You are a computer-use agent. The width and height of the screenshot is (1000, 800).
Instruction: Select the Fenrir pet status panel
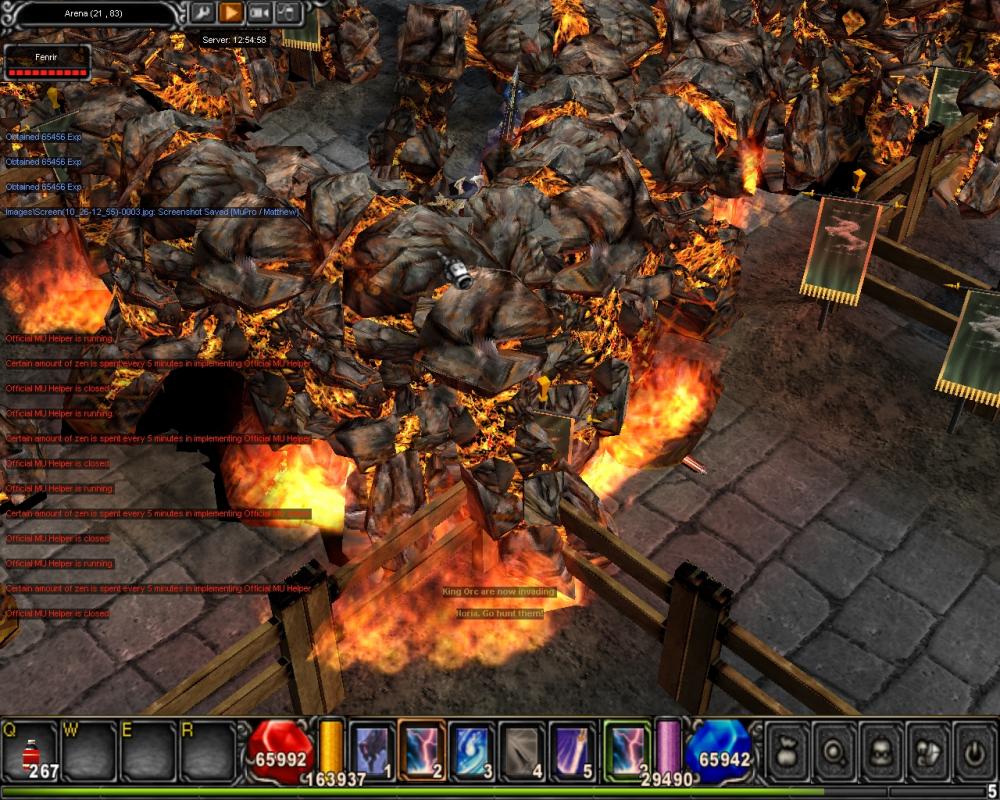pyautogui.click(x=47, y=61)
